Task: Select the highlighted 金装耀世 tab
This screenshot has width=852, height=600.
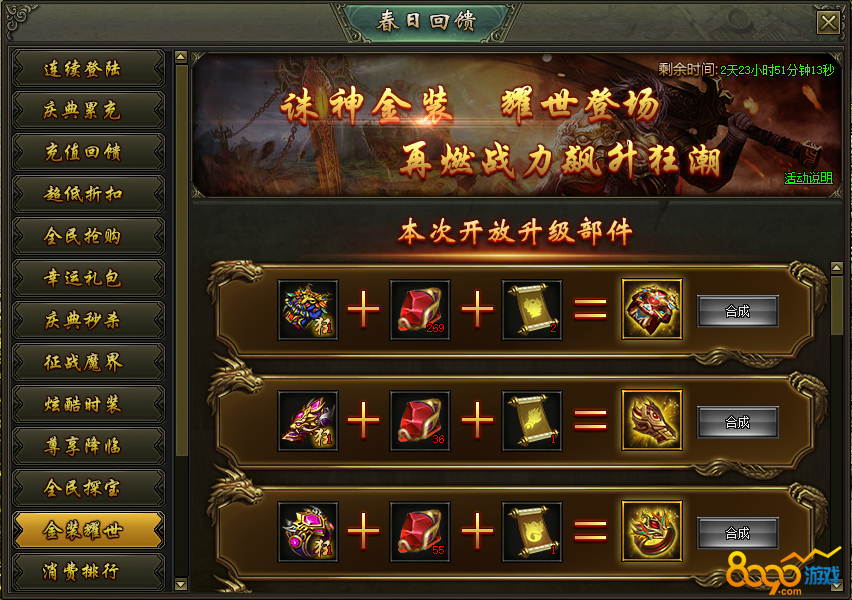Action: [x=88, y=530]
